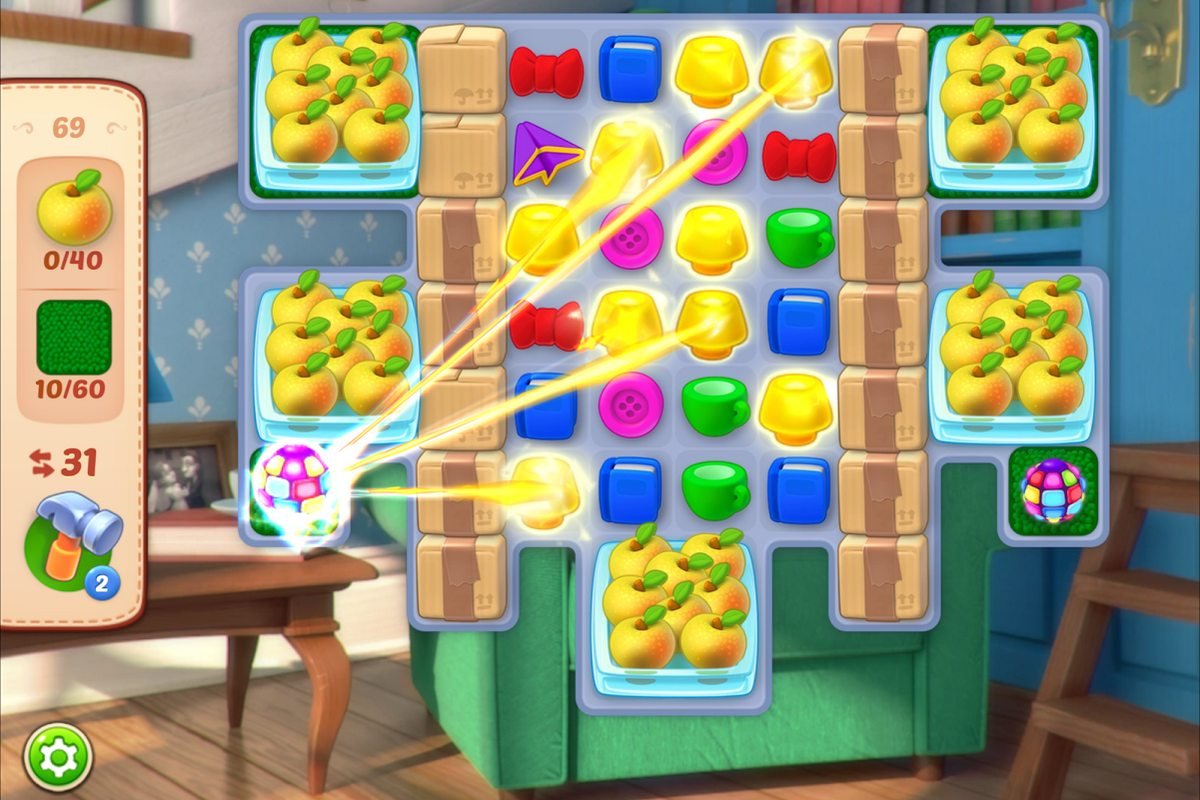Pick the green cup between two blue books
The image size is (1200, 800).
715,489
